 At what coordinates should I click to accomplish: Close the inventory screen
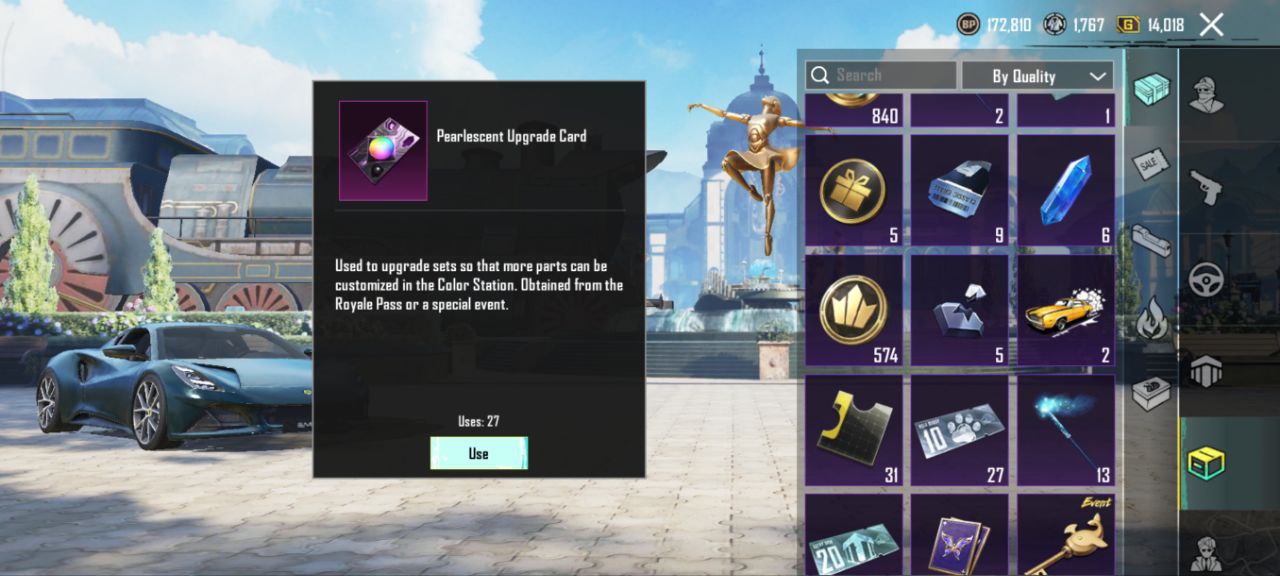pos(1211,25)
